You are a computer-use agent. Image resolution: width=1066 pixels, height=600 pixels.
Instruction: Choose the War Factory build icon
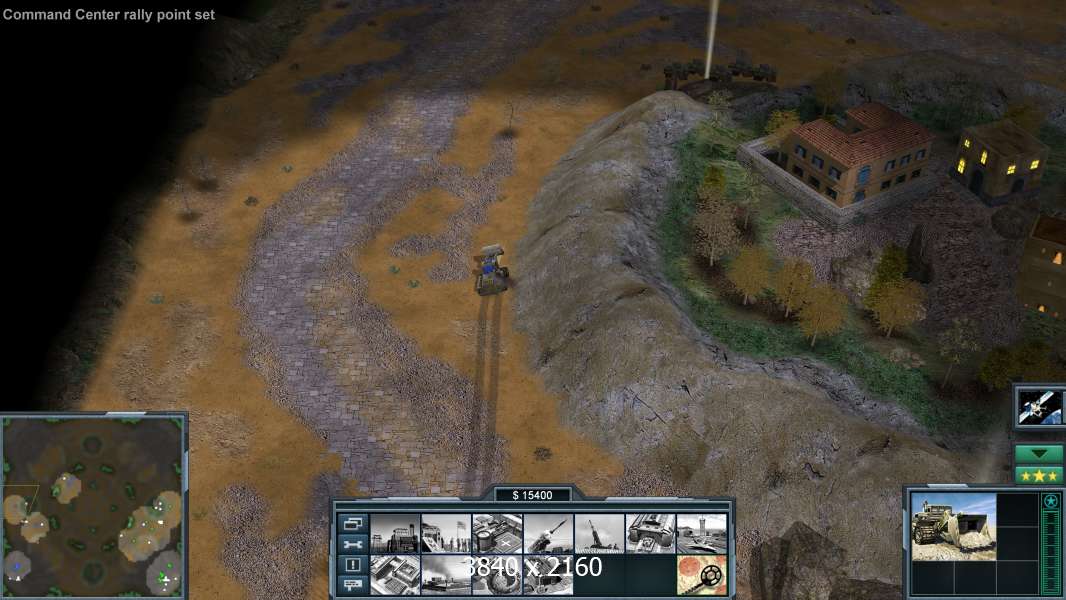(650, 534)
